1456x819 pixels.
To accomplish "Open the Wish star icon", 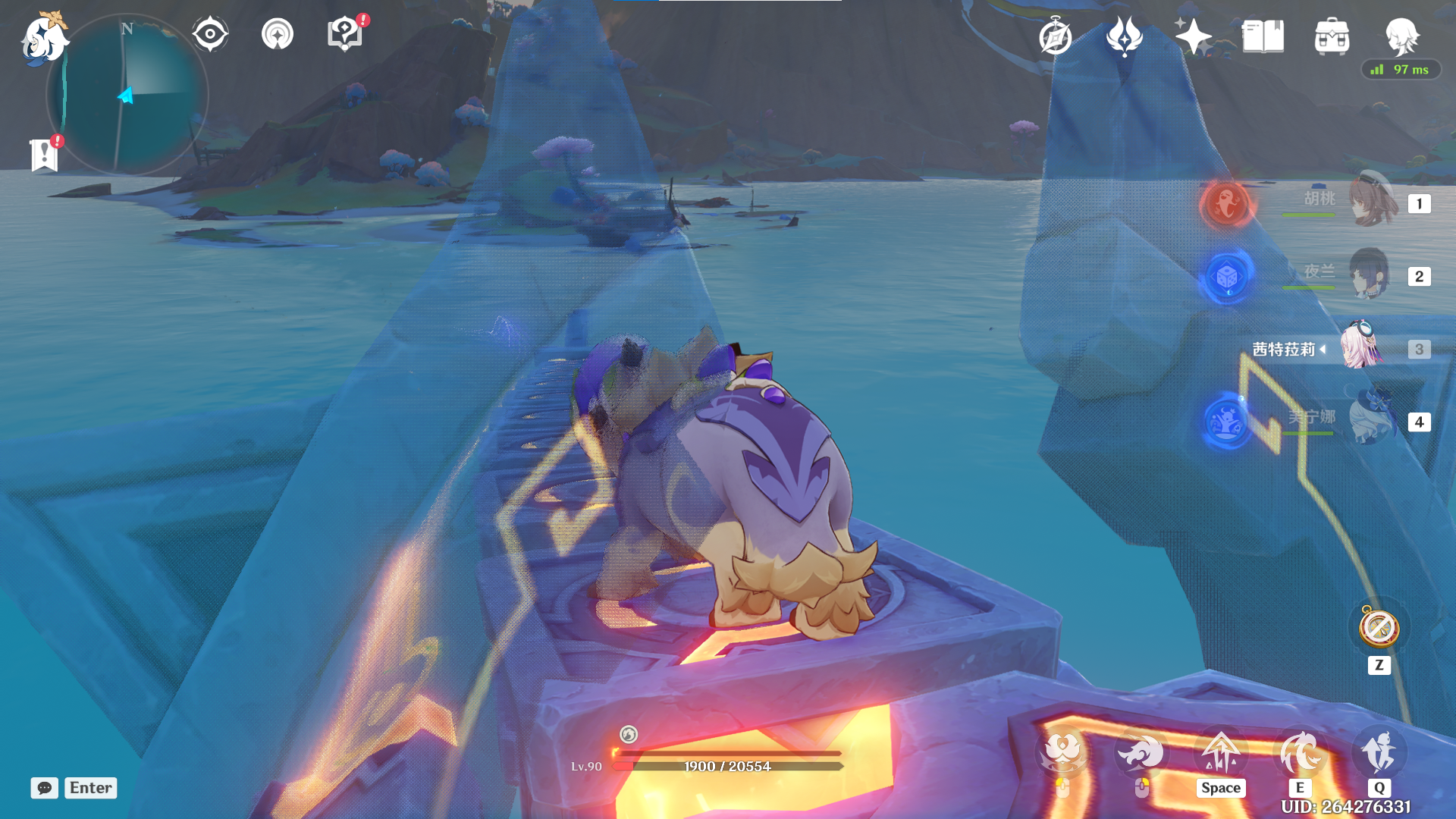I will 1193,36.
